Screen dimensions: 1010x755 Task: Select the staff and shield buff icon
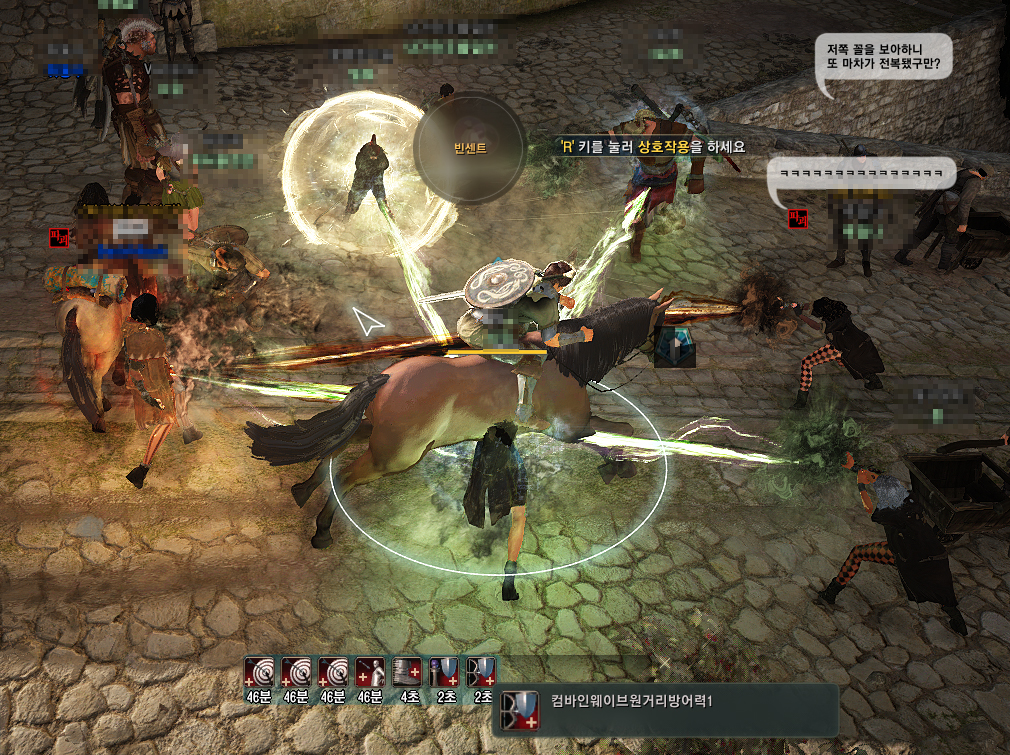(445, 671)
